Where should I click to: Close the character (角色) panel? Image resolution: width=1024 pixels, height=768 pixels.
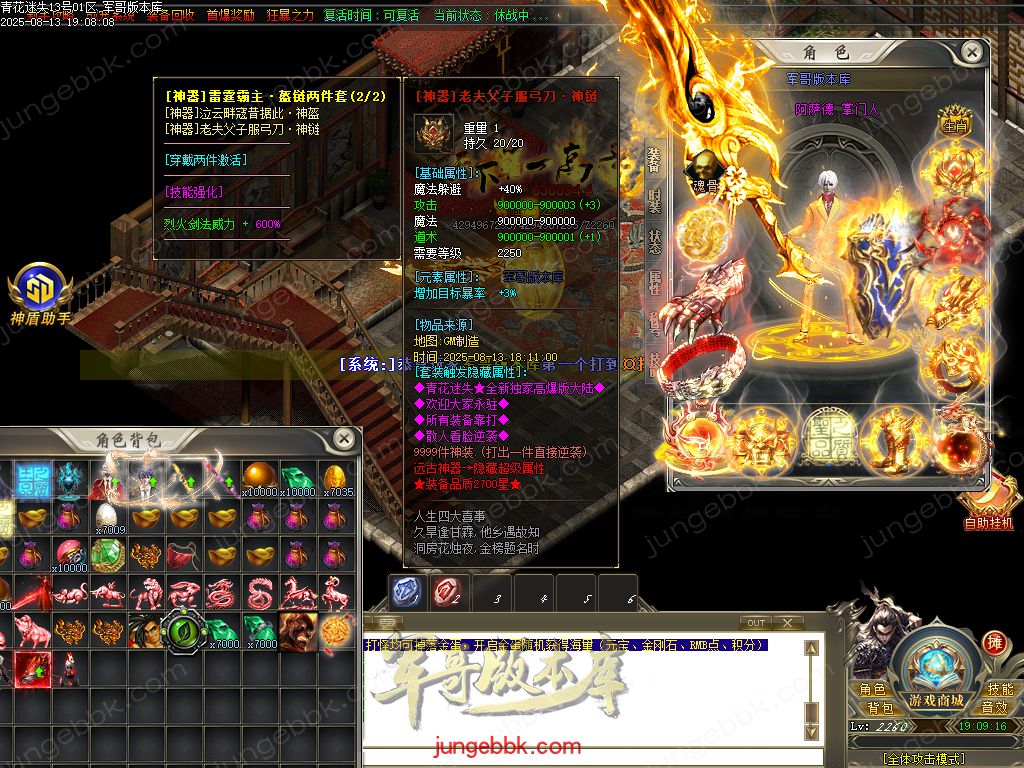[970, 52]
